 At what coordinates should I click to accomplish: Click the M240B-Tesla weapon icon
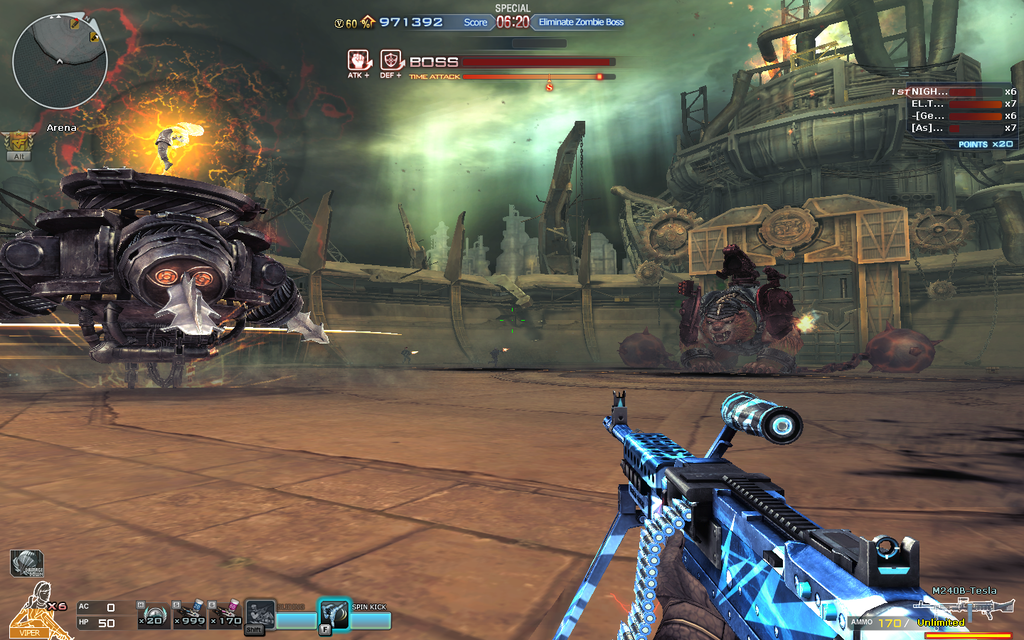point(964,608)
